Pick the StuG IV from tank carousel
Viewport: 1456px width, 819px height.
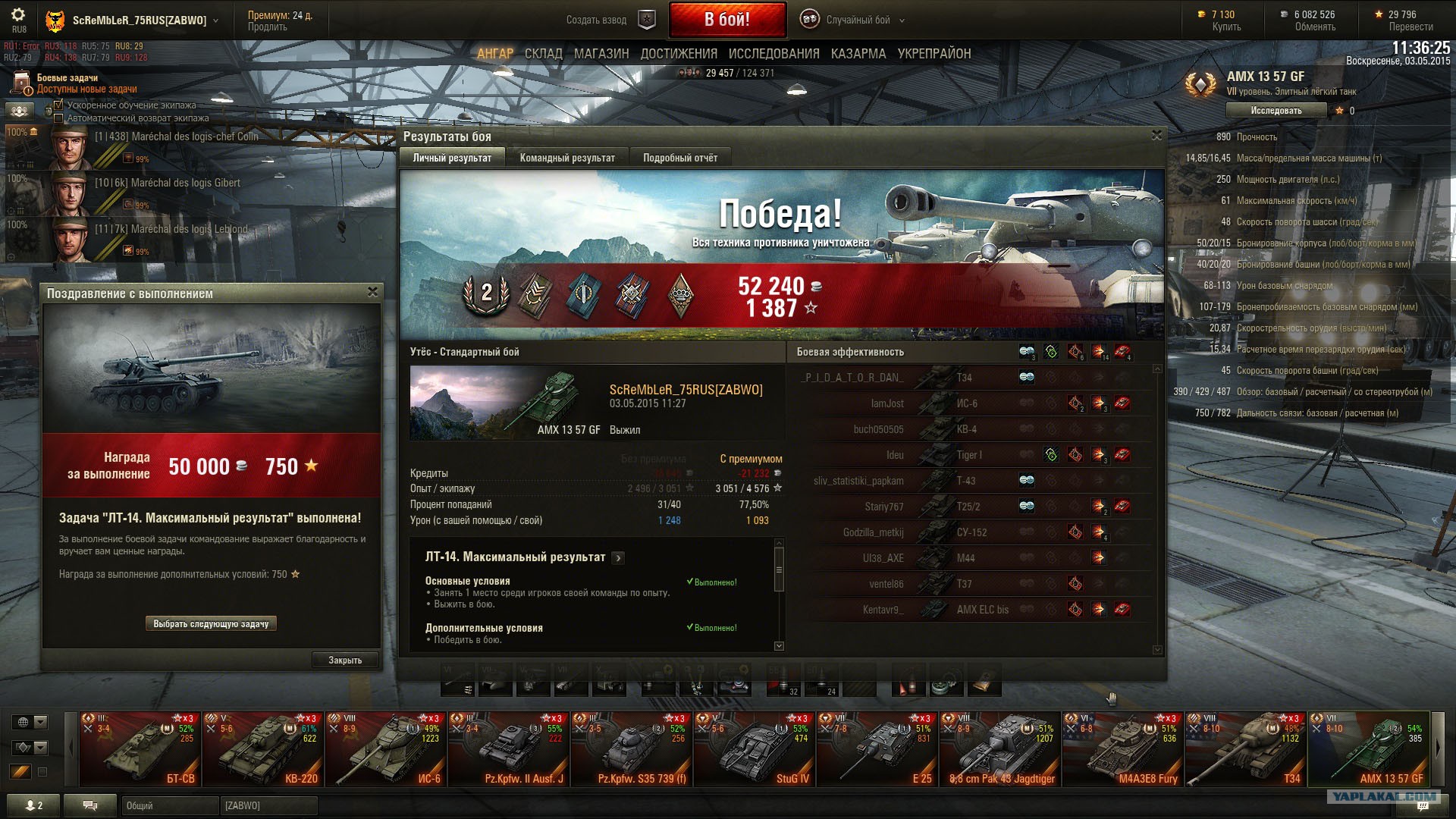(754, 749)
